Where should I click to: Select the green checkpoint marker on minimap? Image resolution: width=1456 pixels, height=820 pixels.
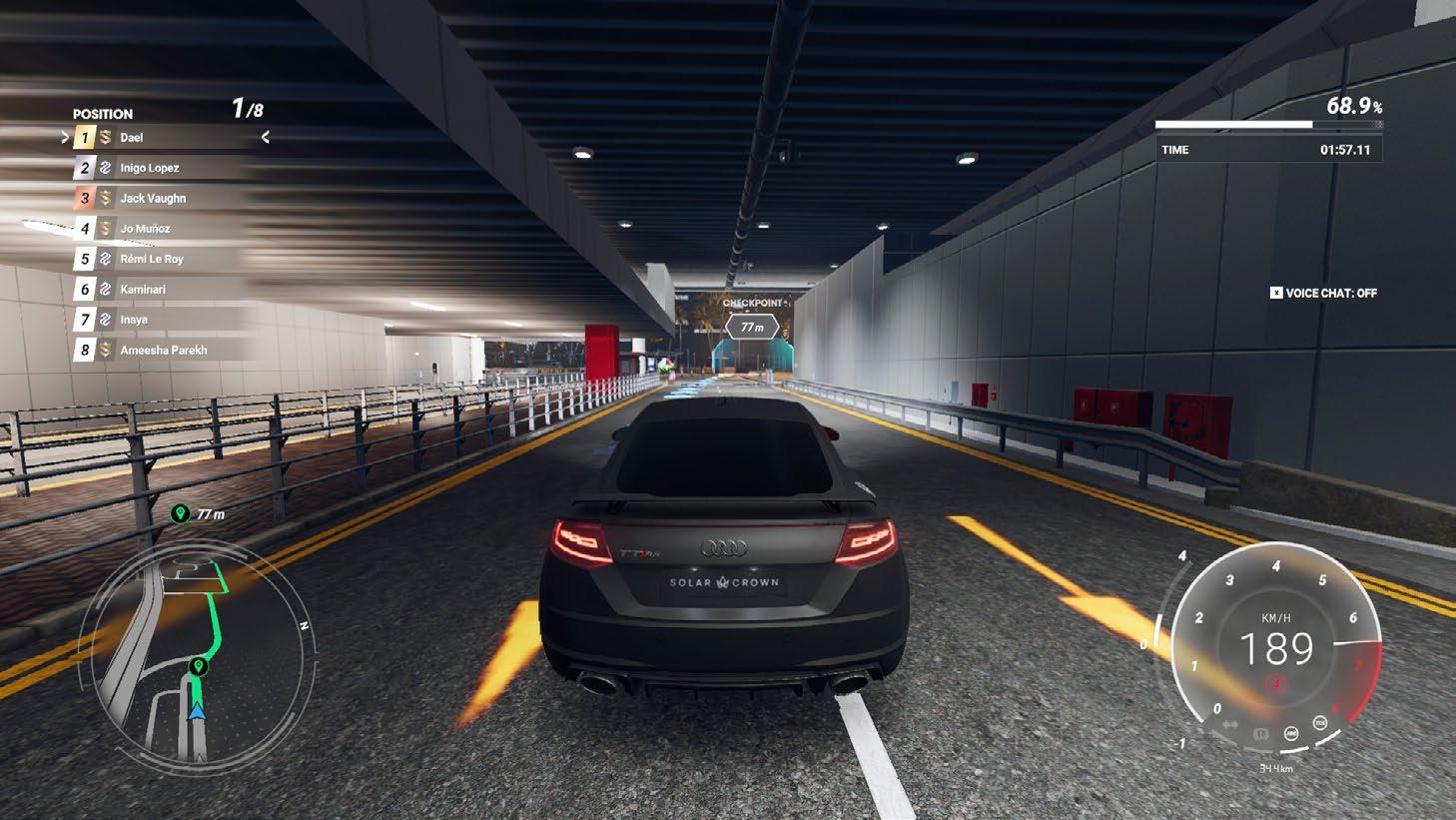click(198, 666)
